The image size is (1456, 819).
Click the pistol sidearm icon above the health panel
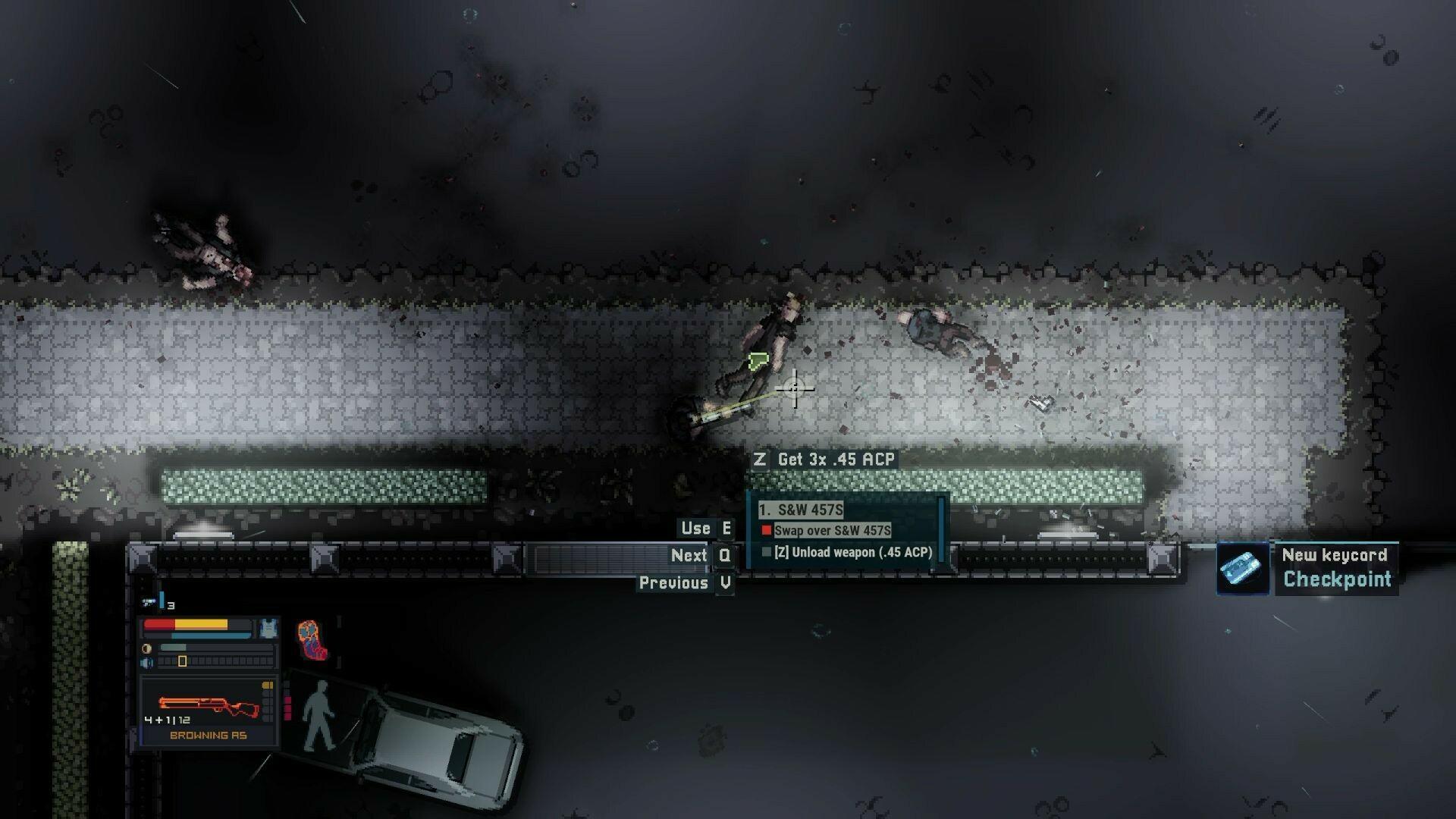(149, 601)
